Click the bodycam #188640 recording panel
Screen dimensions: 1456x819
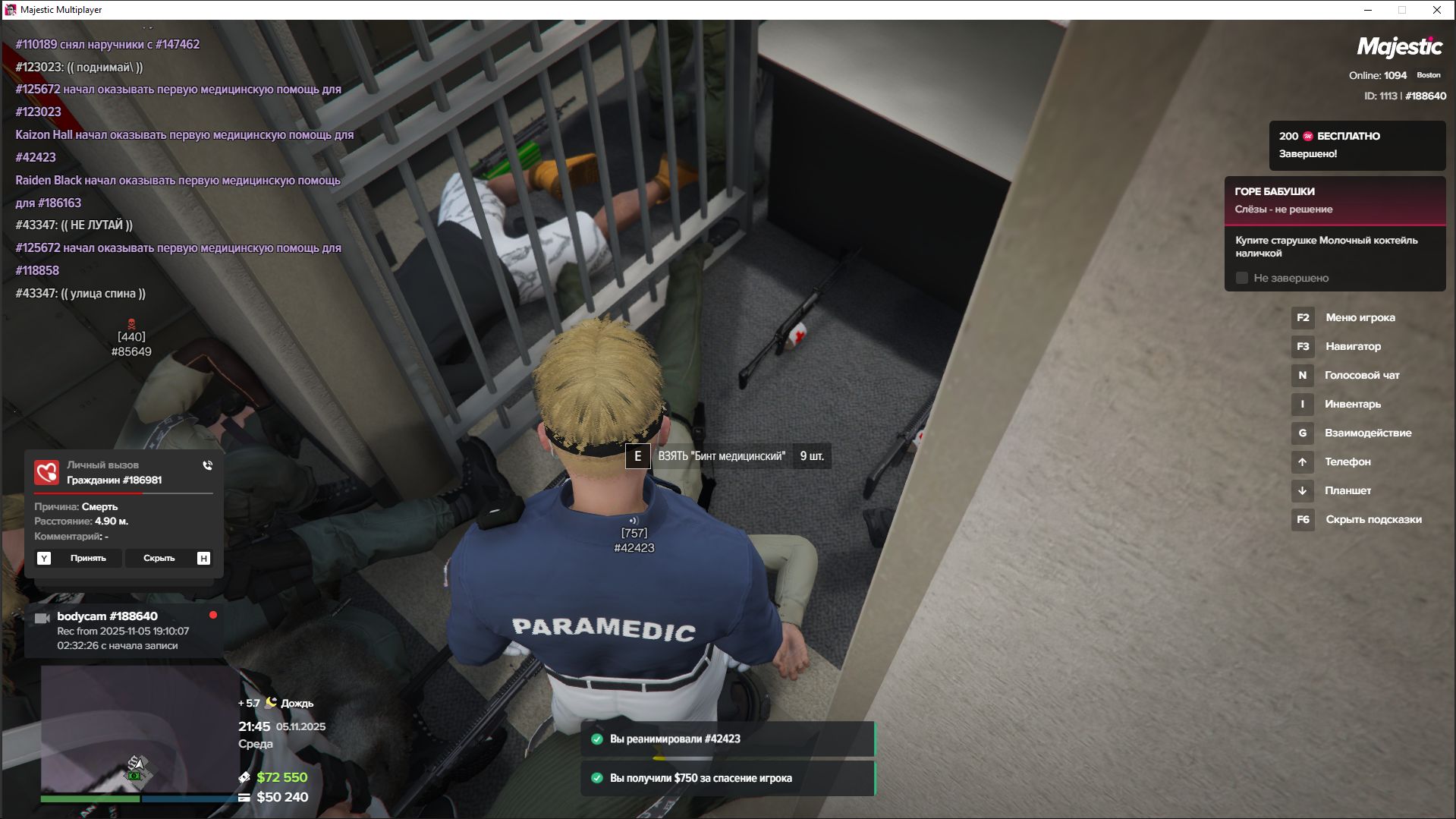click(124, 631)
